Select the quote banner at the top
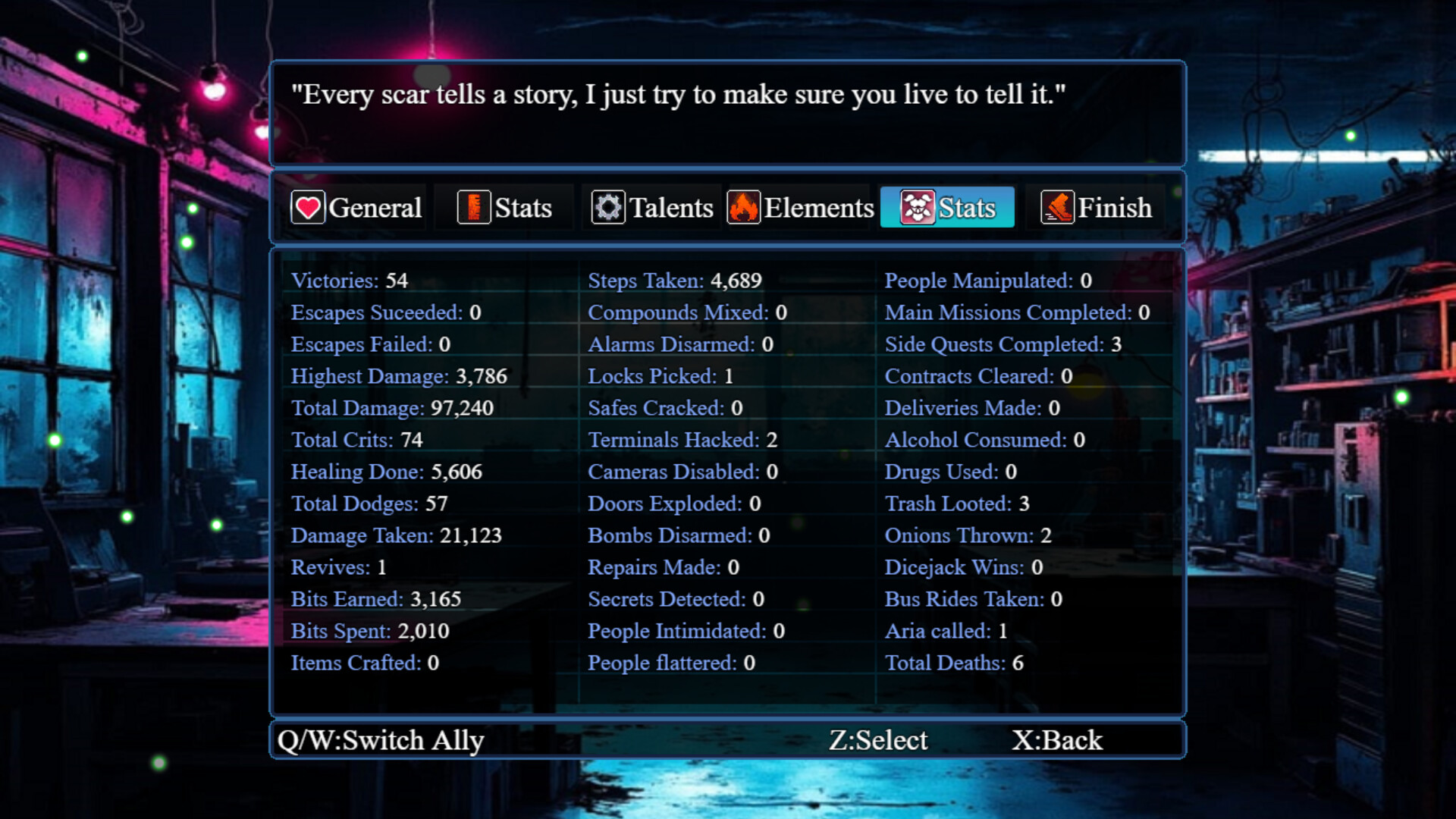The image size is (1456, 819). pyautogui.click(x=726, y=112)
